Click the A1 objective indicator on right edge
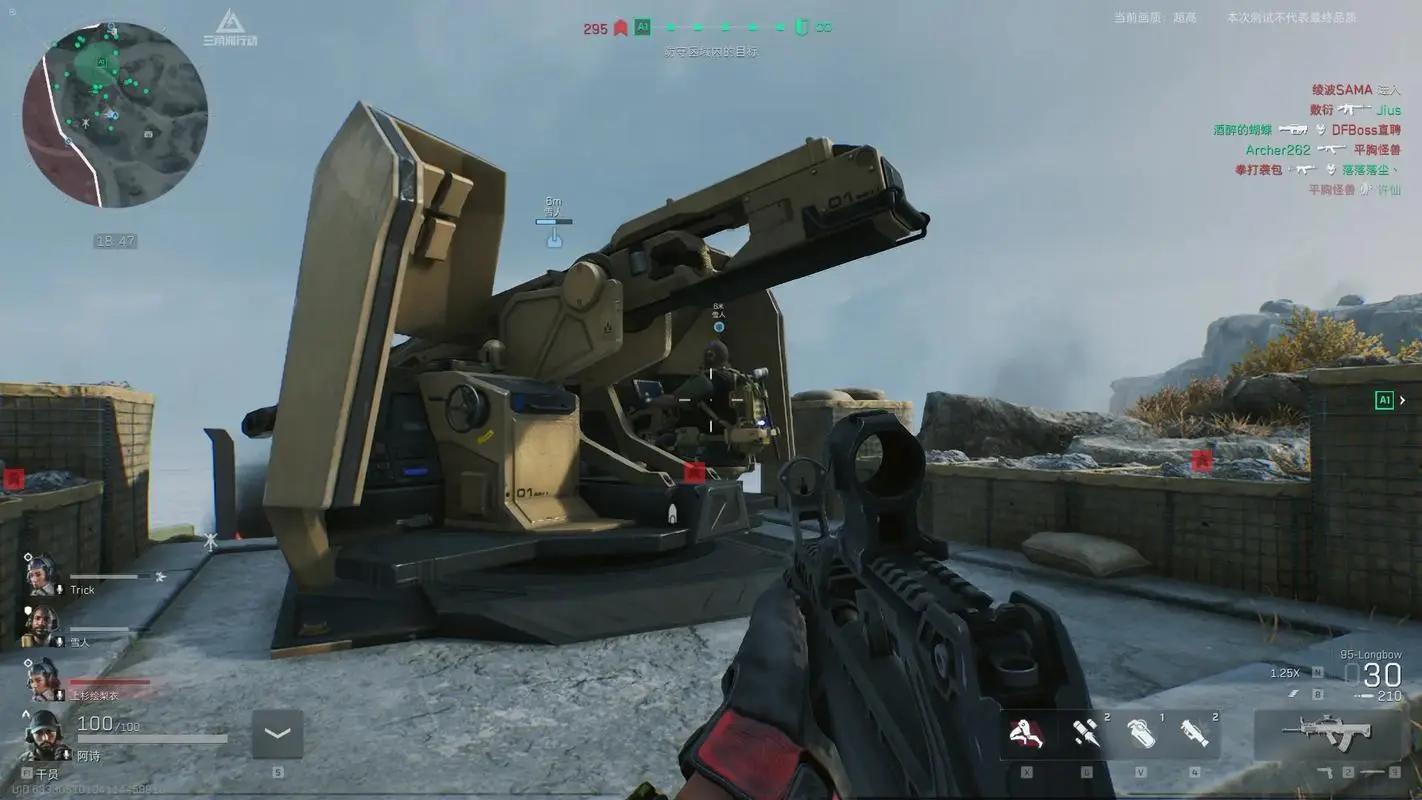1422x800 pixels. 1385,400
